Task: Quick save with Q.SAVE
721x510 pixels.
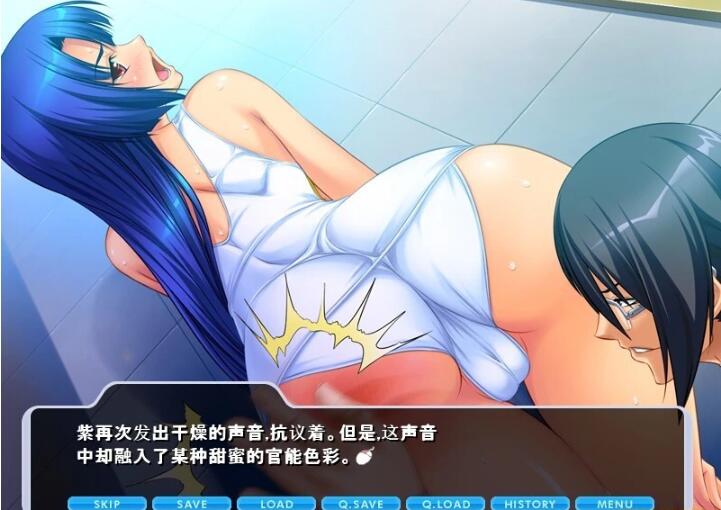Action: tap(361, 503)
